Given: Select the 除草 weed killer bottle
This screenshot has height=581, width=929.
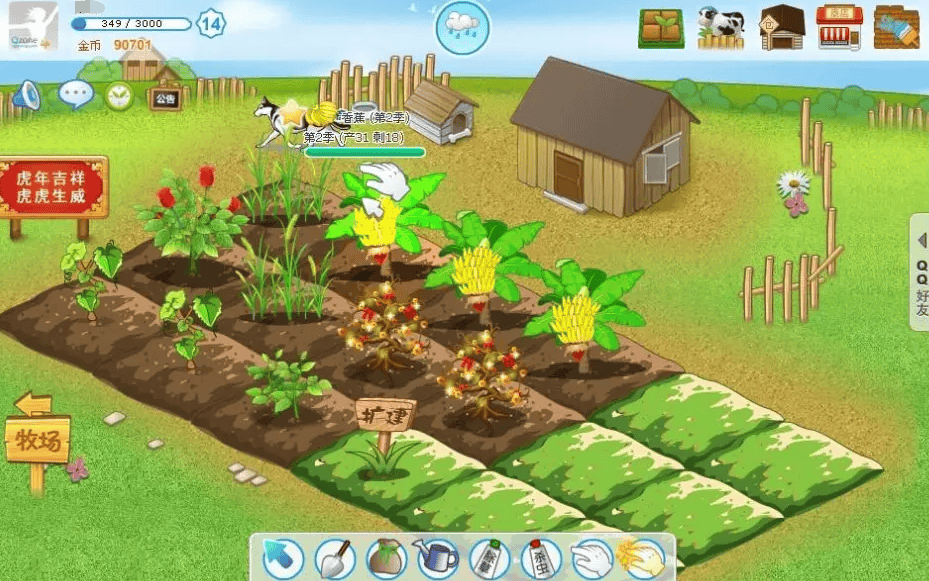Looking at the screenshot, I should pos(488,558).
